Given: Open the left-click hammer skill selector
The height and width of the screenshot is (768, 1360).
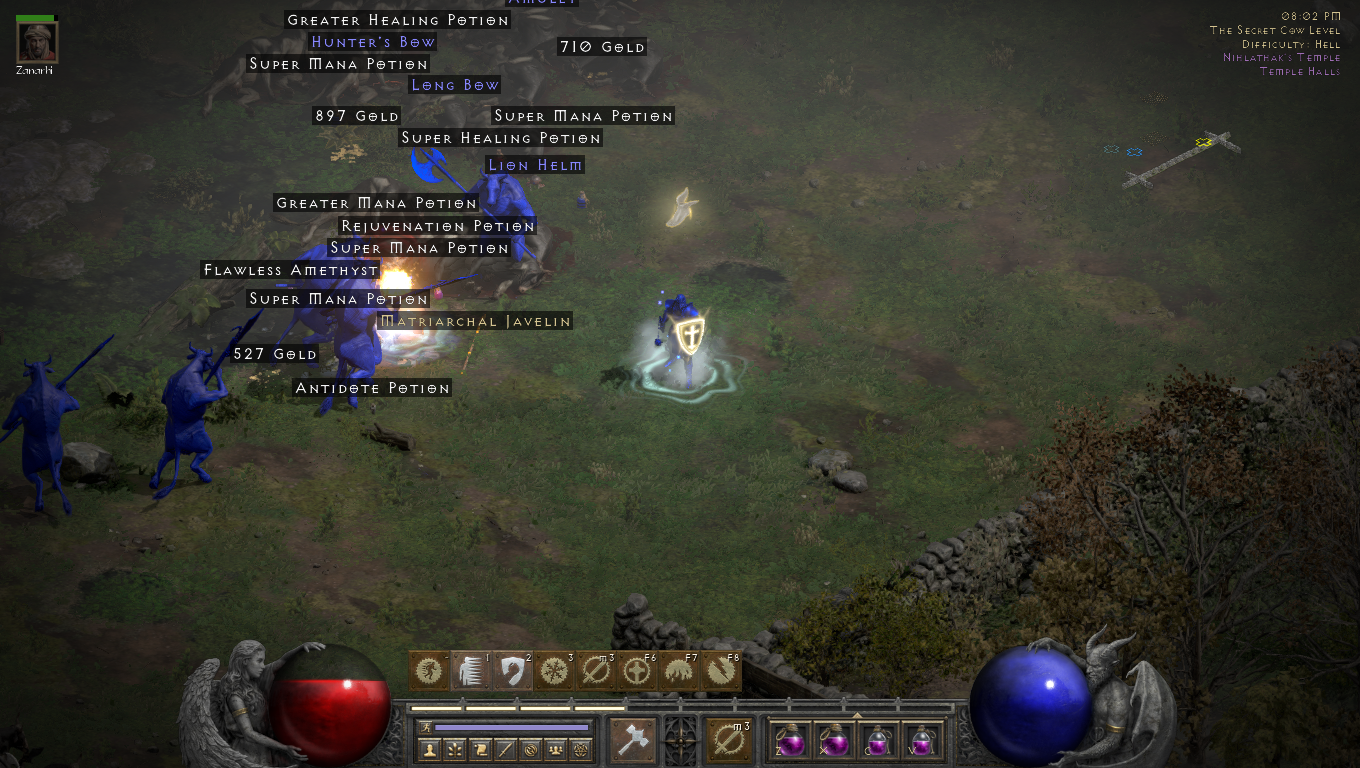Looking at the screenshot, I should pyautogui.click(x=633, y=740).
